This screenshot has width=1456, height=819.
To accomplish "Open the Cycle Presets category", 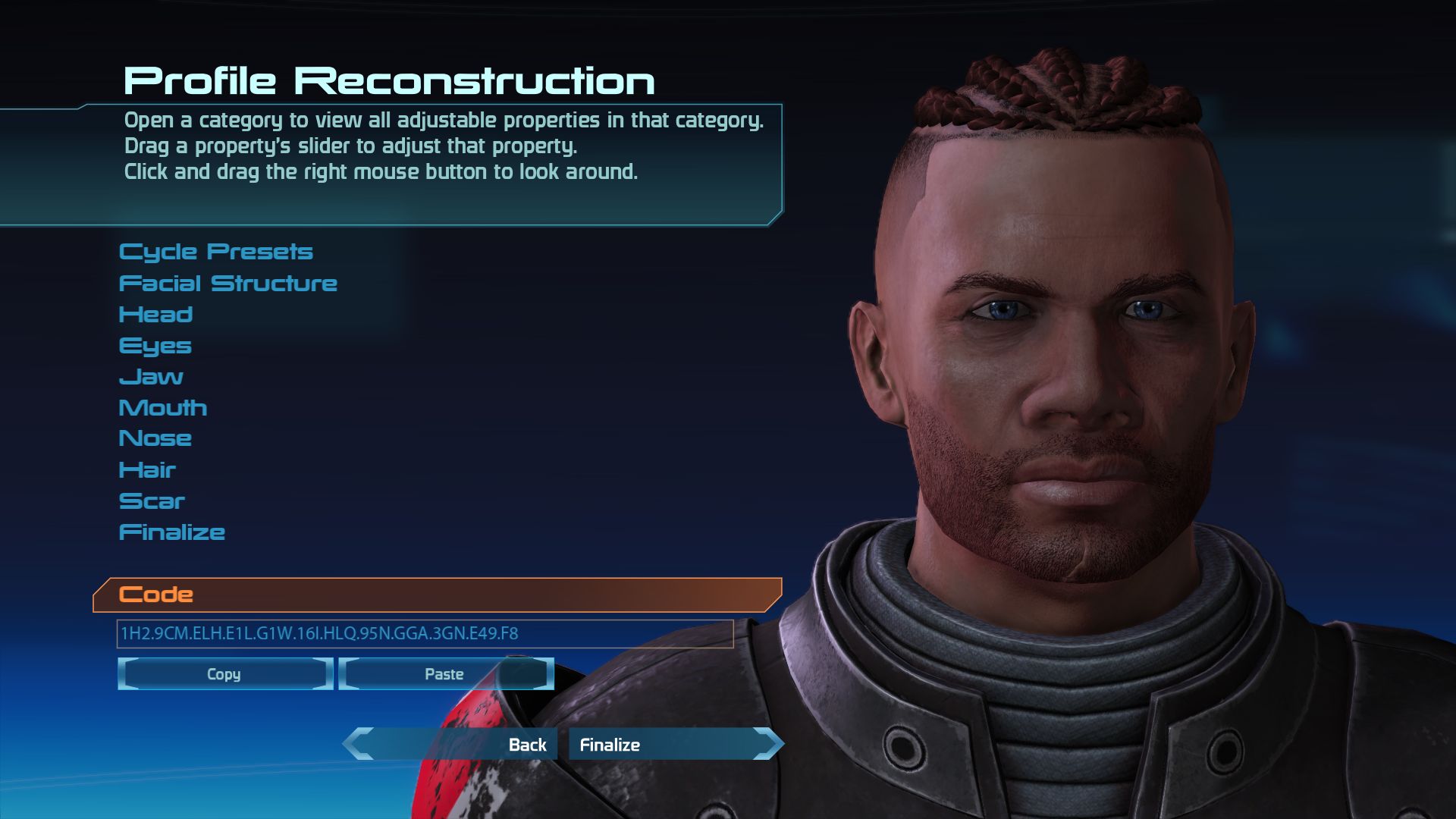I will (217, 251).
